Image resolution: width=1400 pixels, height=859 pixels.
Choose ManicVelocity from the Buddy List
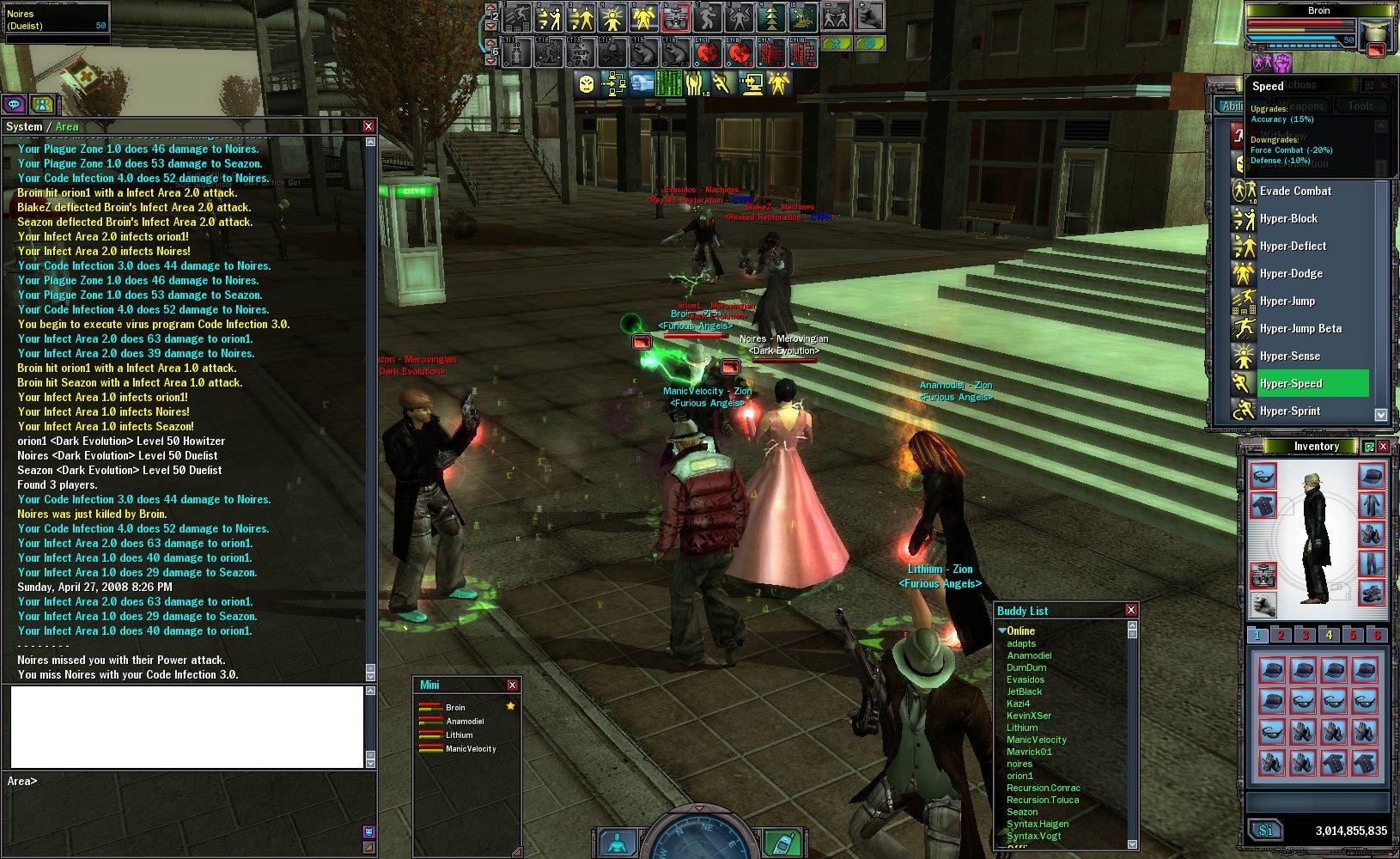pos(1036,740)
